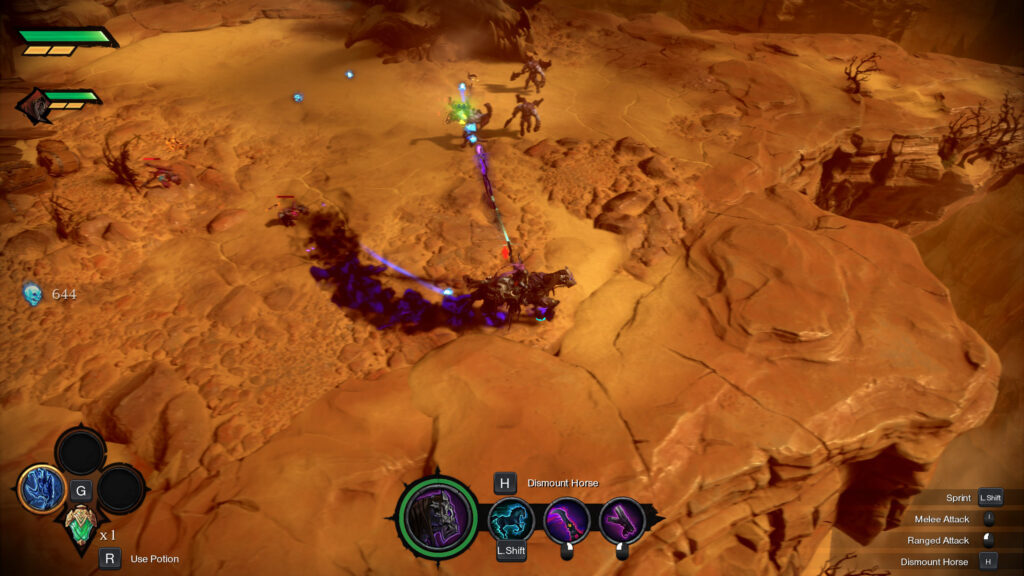Use the green health potion
Image resolution: width=1024 pixels, height=576 pixels.
80,522
